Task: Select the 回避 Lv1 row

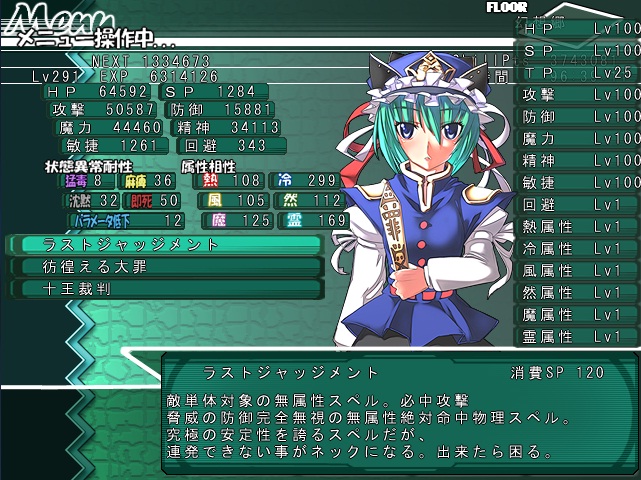Action: 578,204
